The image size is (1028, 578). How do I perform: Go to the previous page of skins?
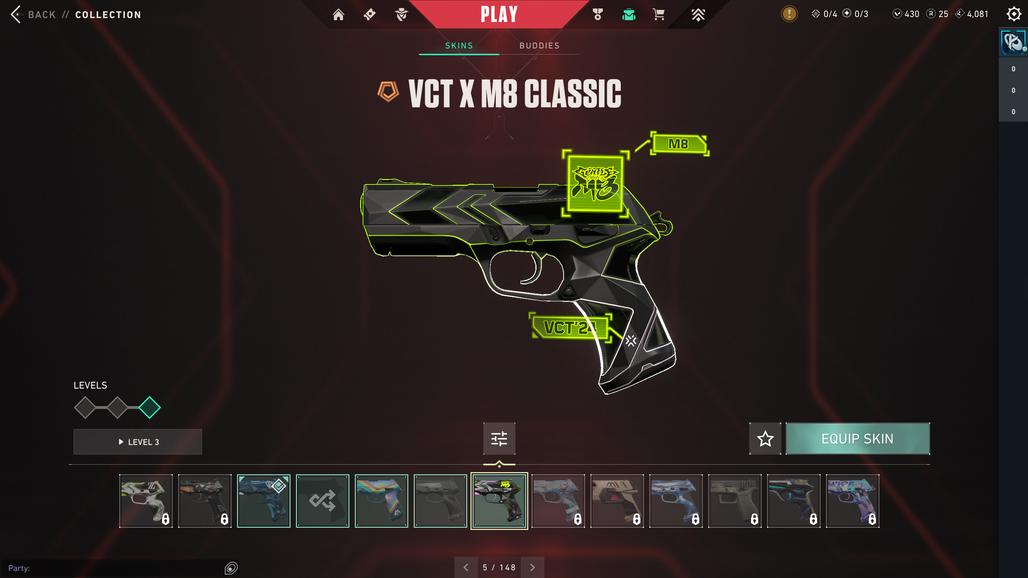[x=465, y=567]
